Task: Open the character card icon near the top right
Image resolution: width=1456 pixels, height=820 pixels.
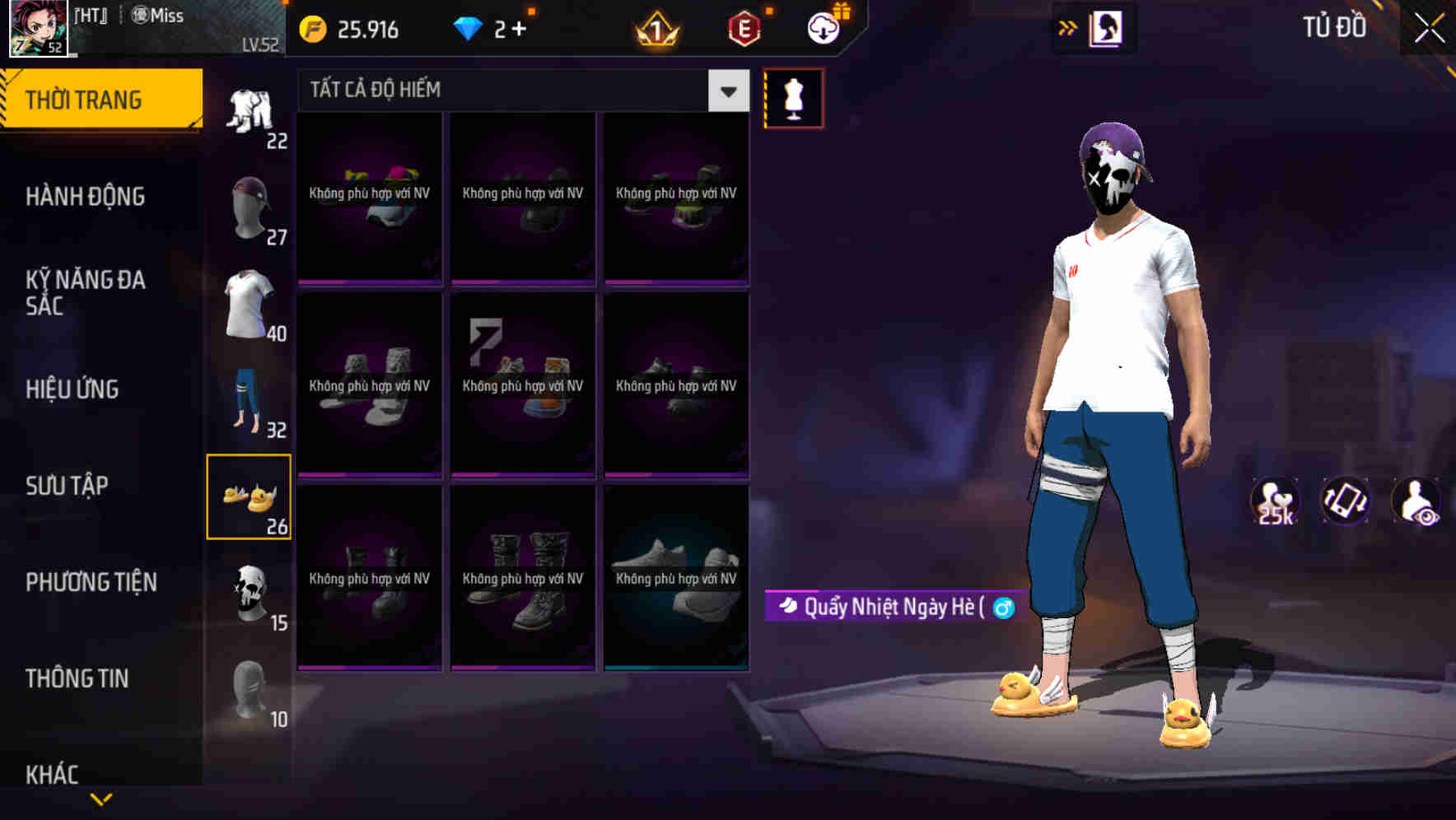Action: (1106, 28)
